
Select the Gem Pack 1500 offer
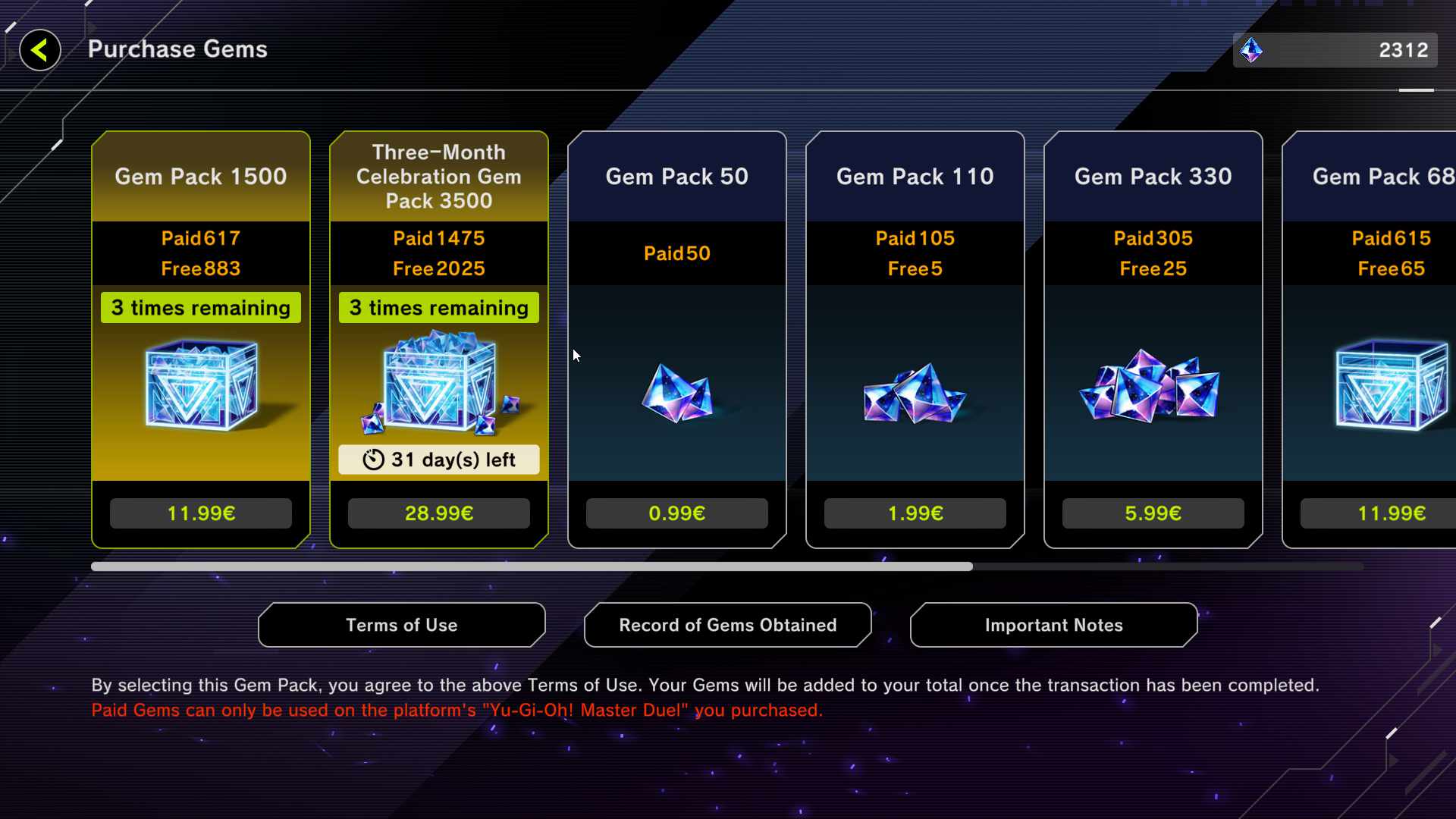(200, 379)
